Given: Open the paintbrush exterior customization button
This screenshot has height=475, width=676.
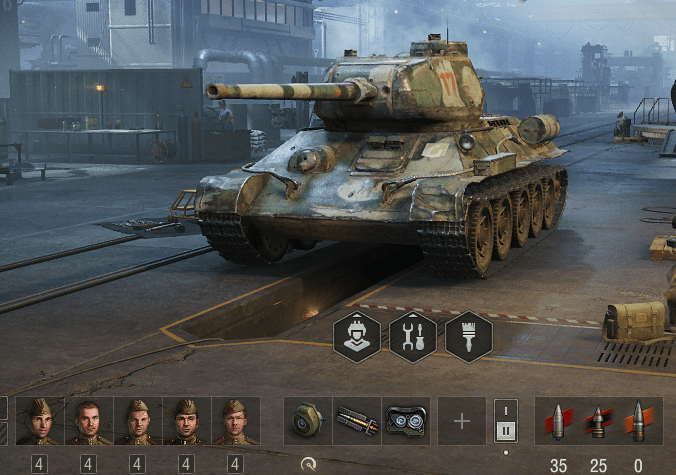Looking at the screenshot, I should (x=468, y=336).
